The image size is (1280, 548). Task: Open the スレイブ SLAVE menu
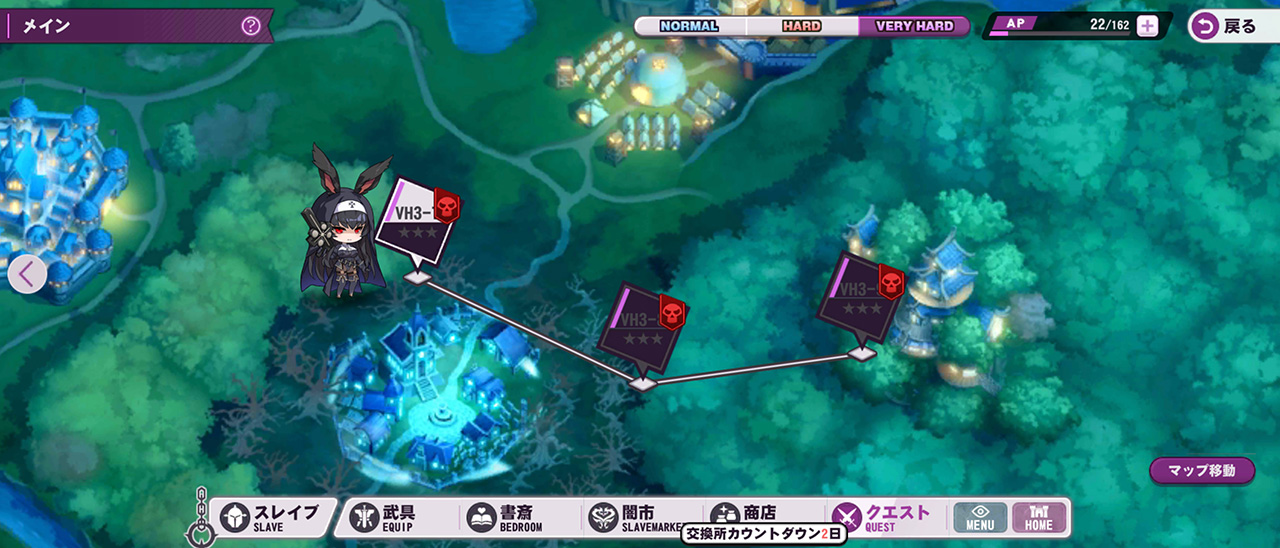(x=272, y=517)
